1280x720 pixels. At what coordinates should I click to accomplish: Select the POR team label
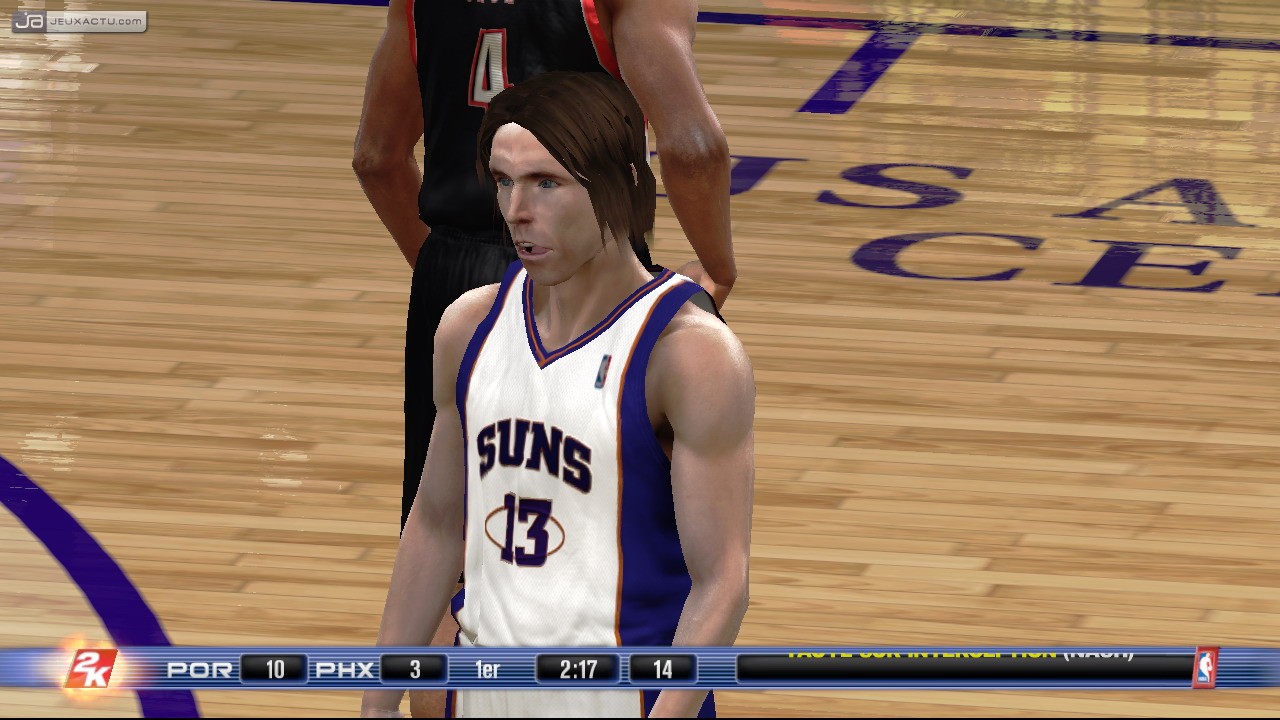point(200,669)
